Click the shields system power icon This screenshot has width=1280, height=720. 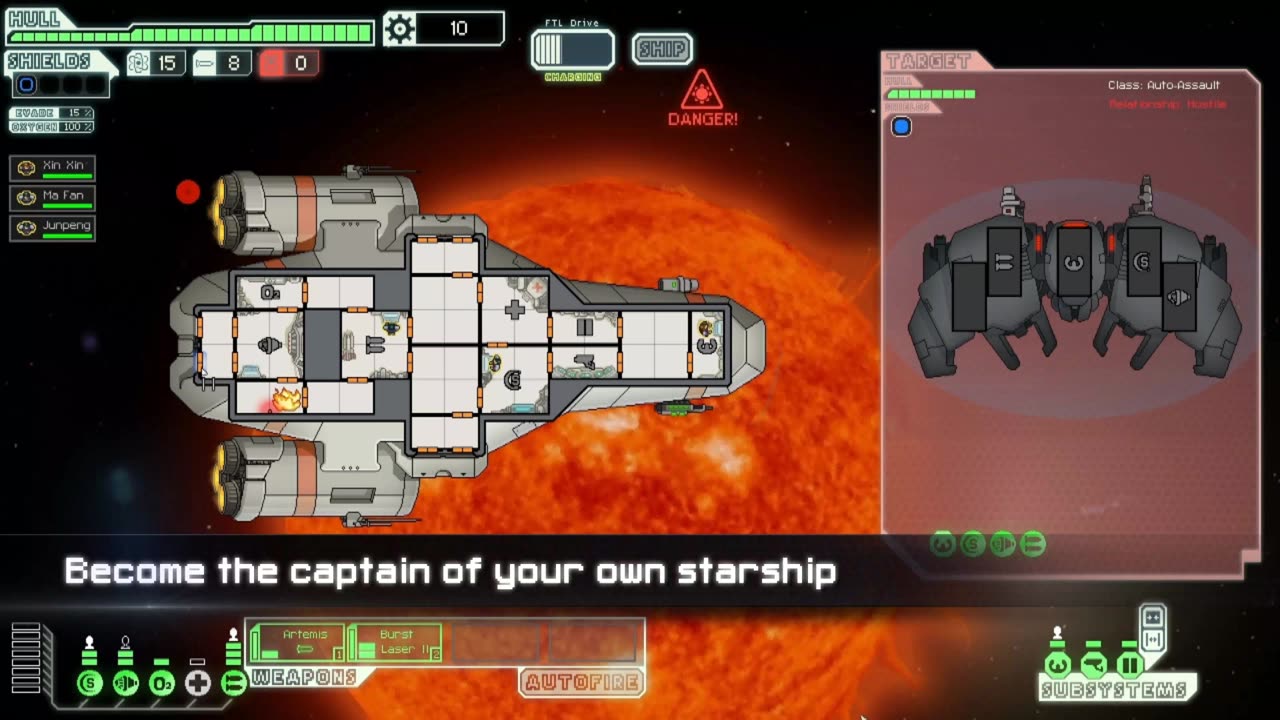90,684
